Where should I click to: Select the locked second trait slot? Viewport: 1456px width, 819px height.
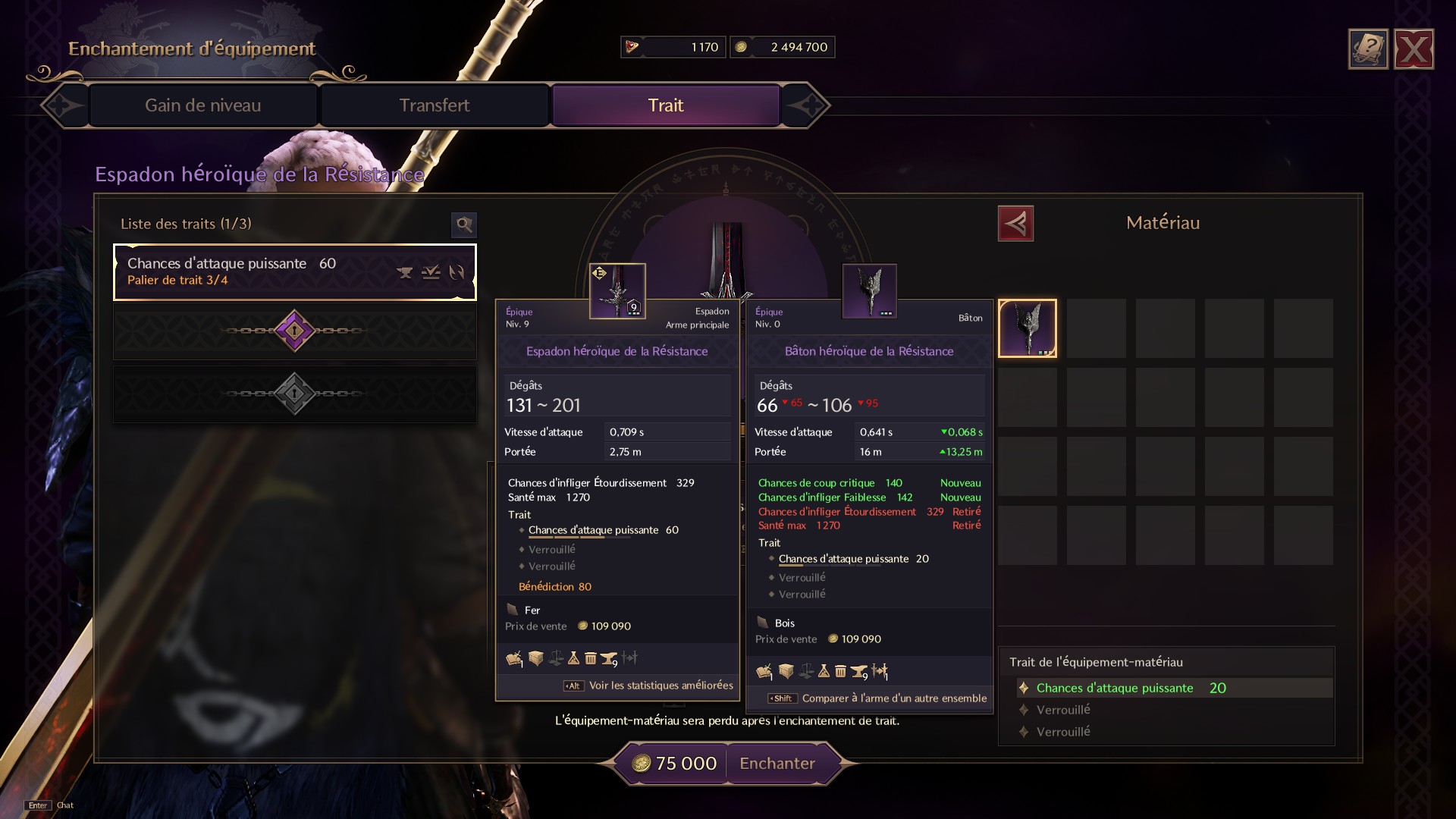point(294,391)
